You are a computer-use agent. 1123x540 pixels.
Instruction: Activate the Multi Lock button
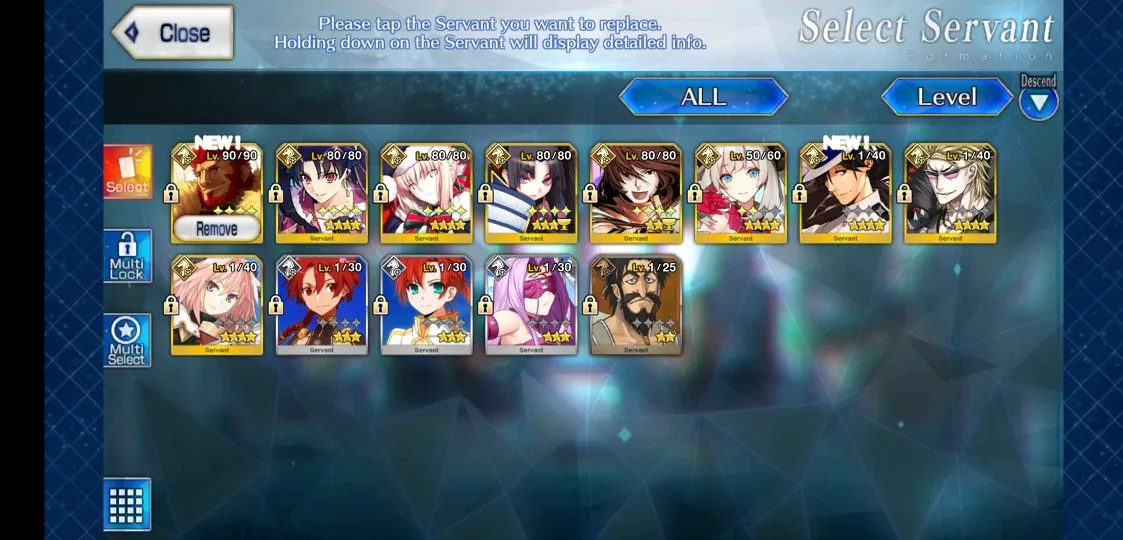coord(127,257)
